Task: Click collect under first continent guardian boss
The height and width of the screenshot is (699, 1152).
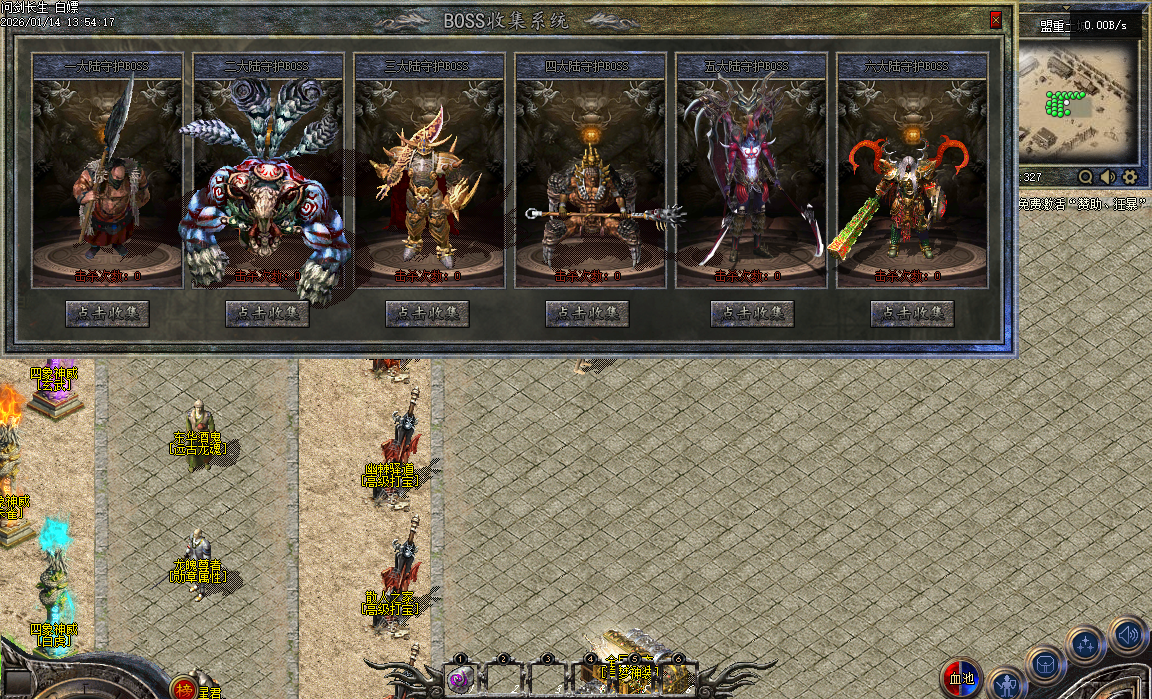Action: coord(107,314)
